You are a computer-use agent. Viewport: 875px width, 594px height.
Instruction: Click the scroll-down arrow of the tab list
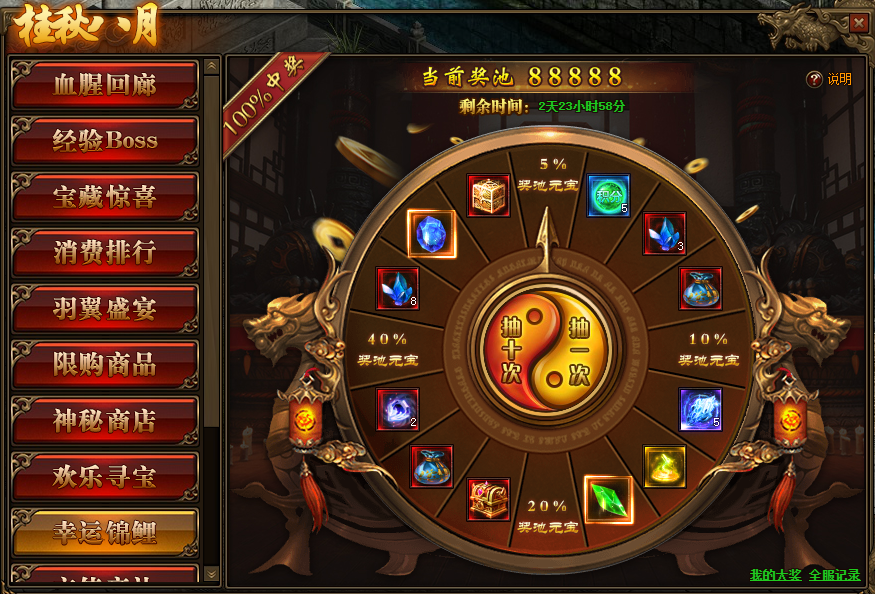(x=211, y=573)
